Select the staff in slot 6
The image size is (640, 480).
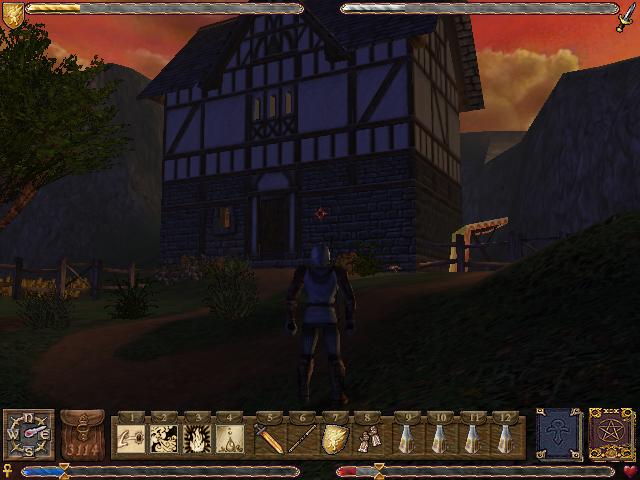tap(302, 437)
